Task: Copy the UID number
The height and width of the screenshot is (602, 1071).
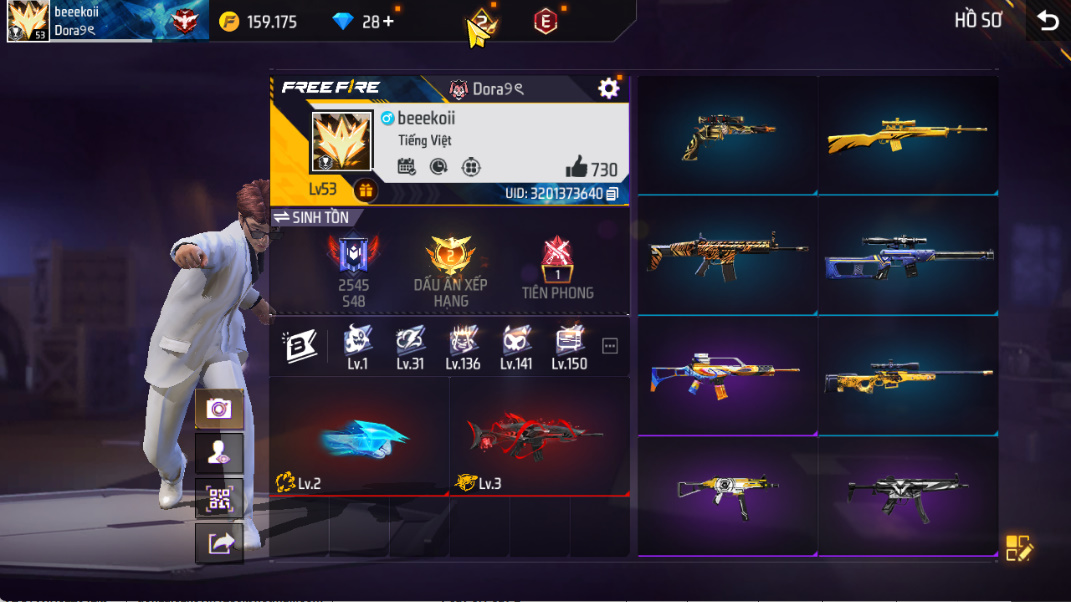Action: 613,193
